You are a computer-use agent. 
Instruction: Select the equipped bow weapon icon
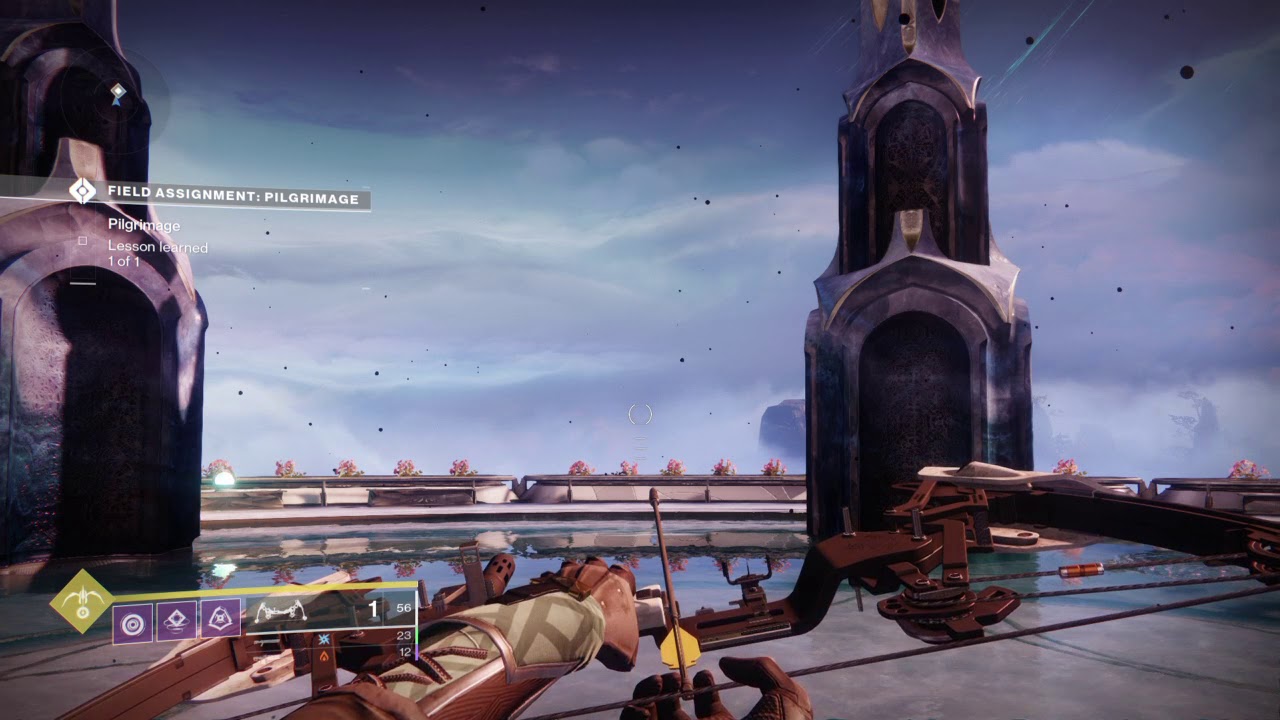281,610
